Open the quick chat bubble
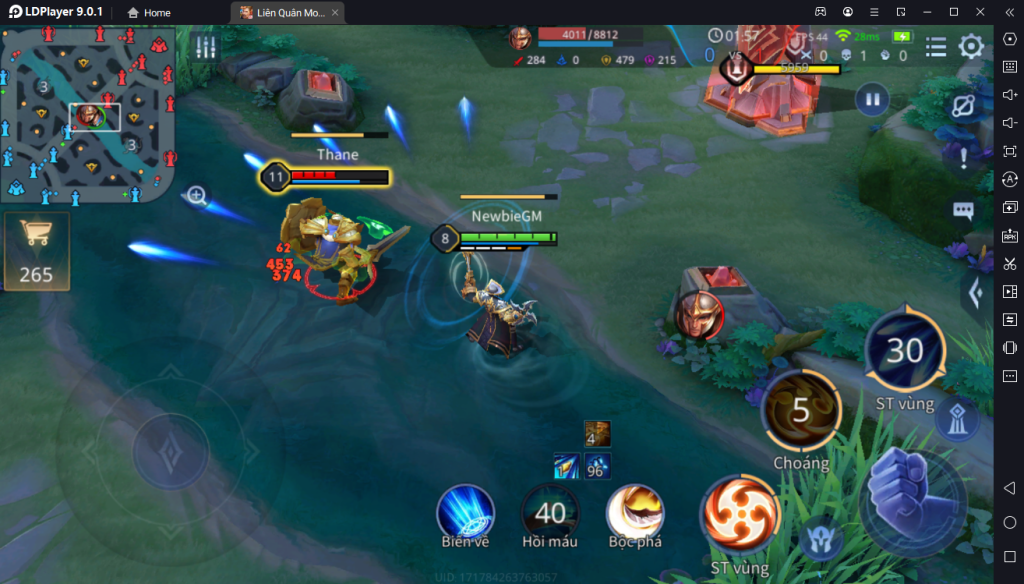This screenshot has height=584, width=1024. [963, 211]
